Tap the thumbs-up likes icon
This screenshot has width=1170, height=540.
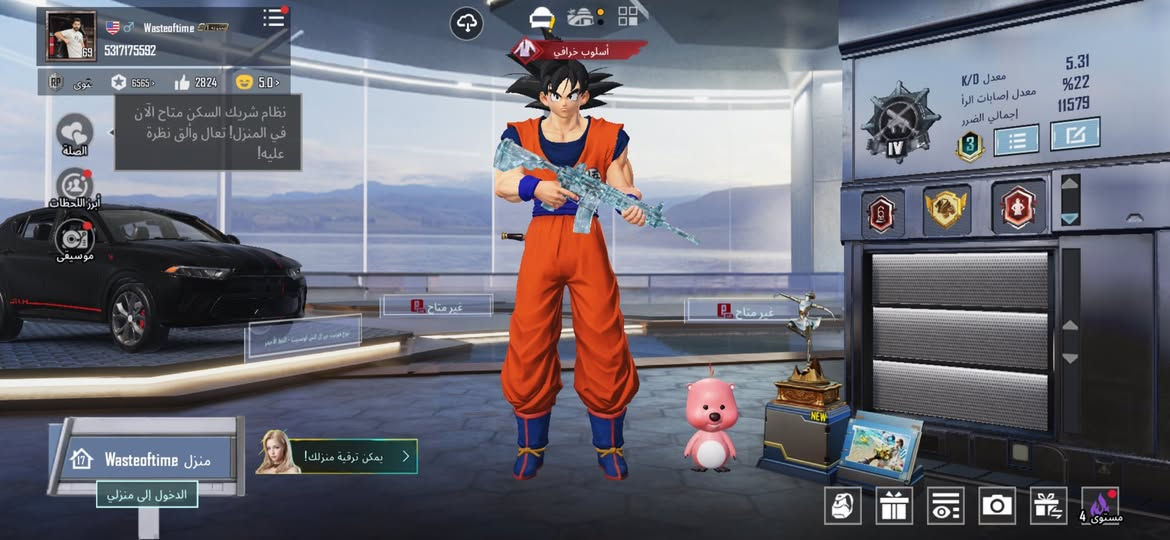(x=182, y=82)
